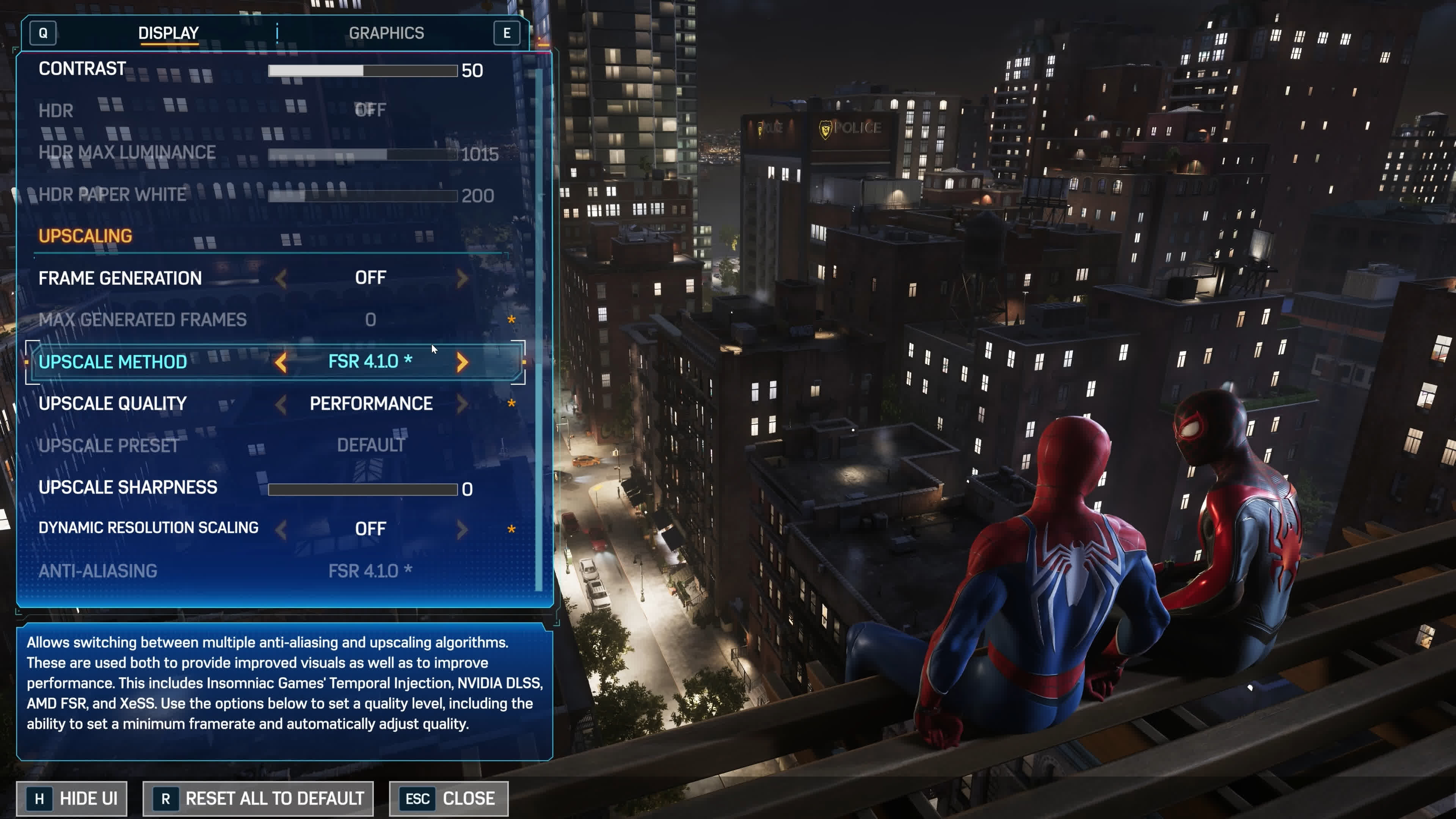This screenshot has height=819, width=1456.
Task: Click Frame Generation right arrow
Action: [x=462, y=278]
